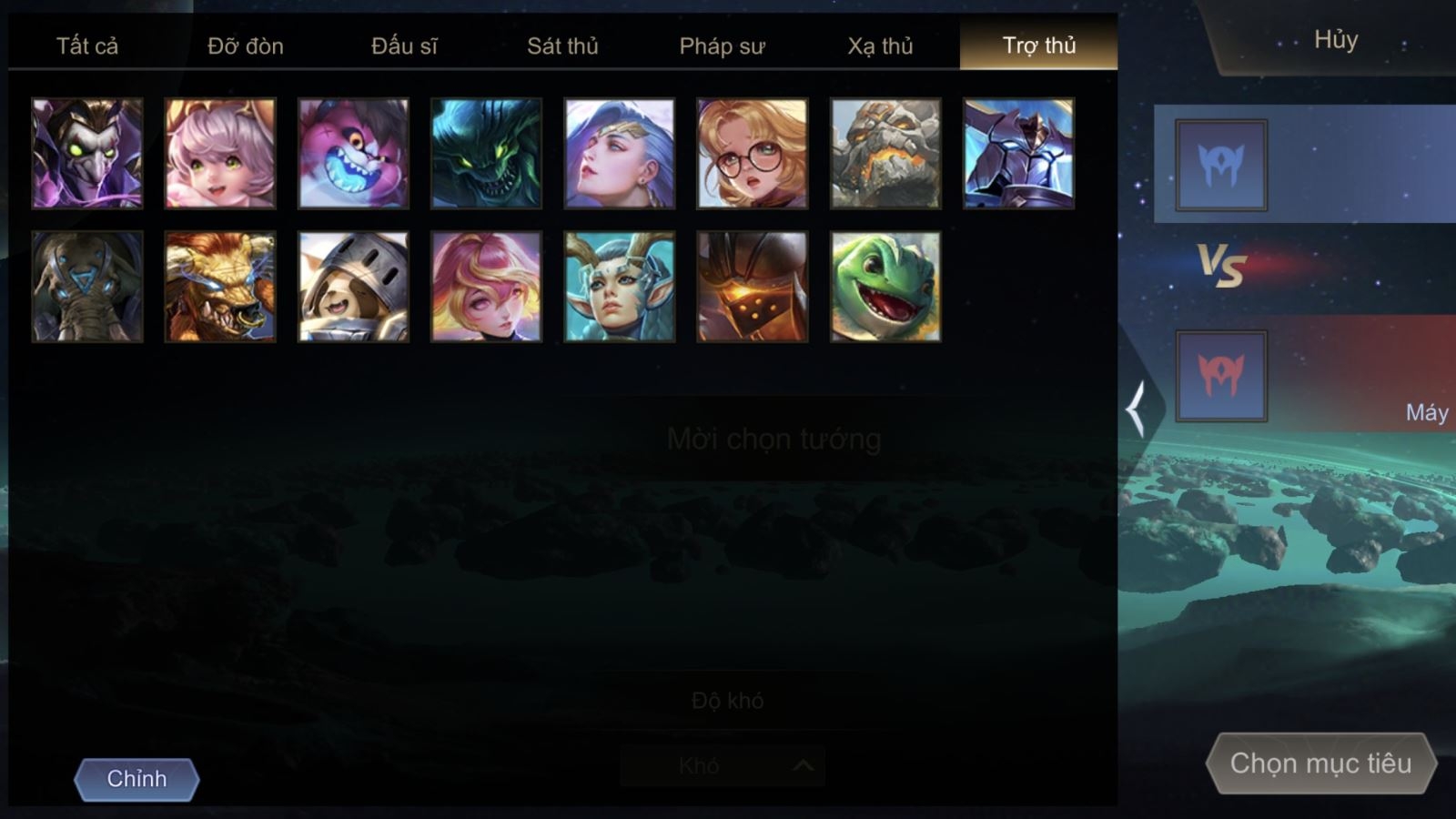Viewport: 1456px width, 819px height.
Task: Select the blue team player slot
Action: point(1220,166)
